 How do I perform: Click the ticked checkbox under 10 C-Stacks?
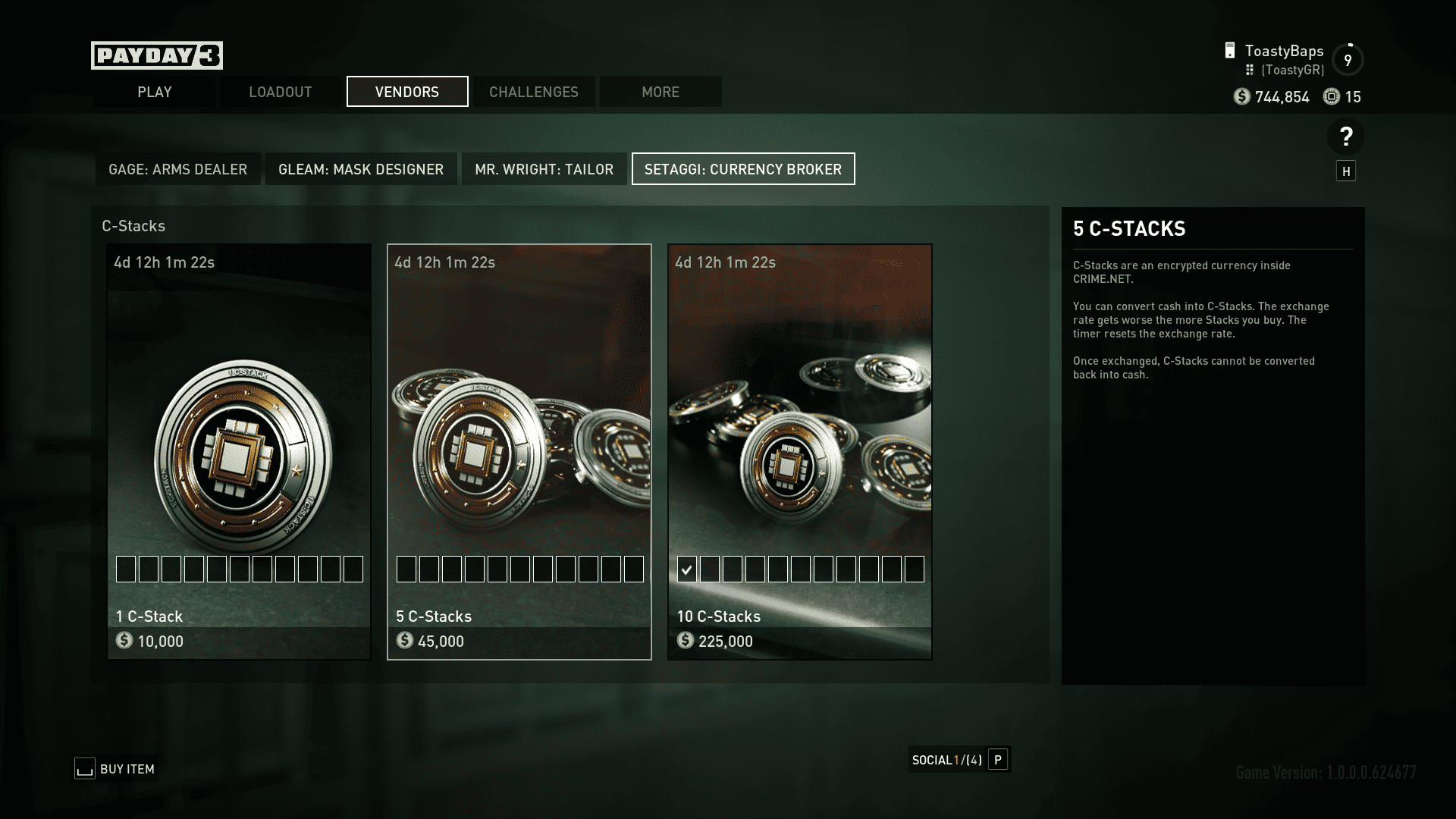point(687,569)
